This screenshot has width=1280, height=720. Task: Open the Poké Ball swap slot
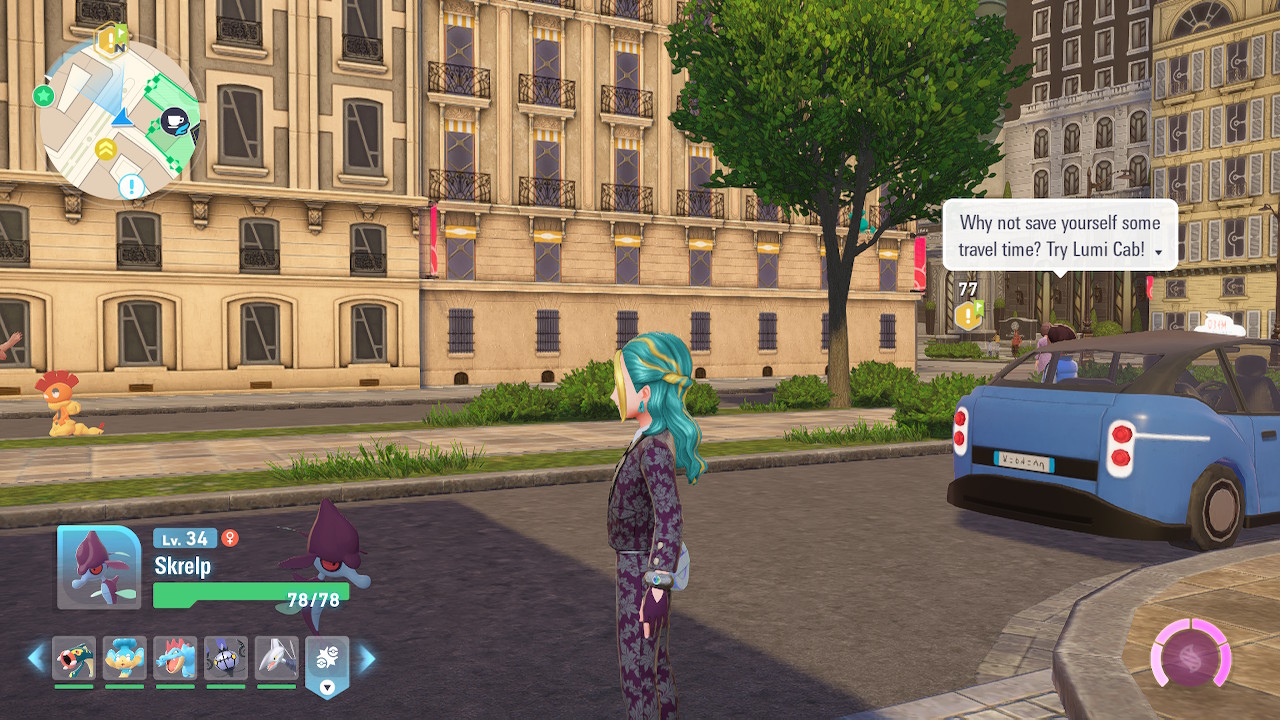tap(327, 660)
